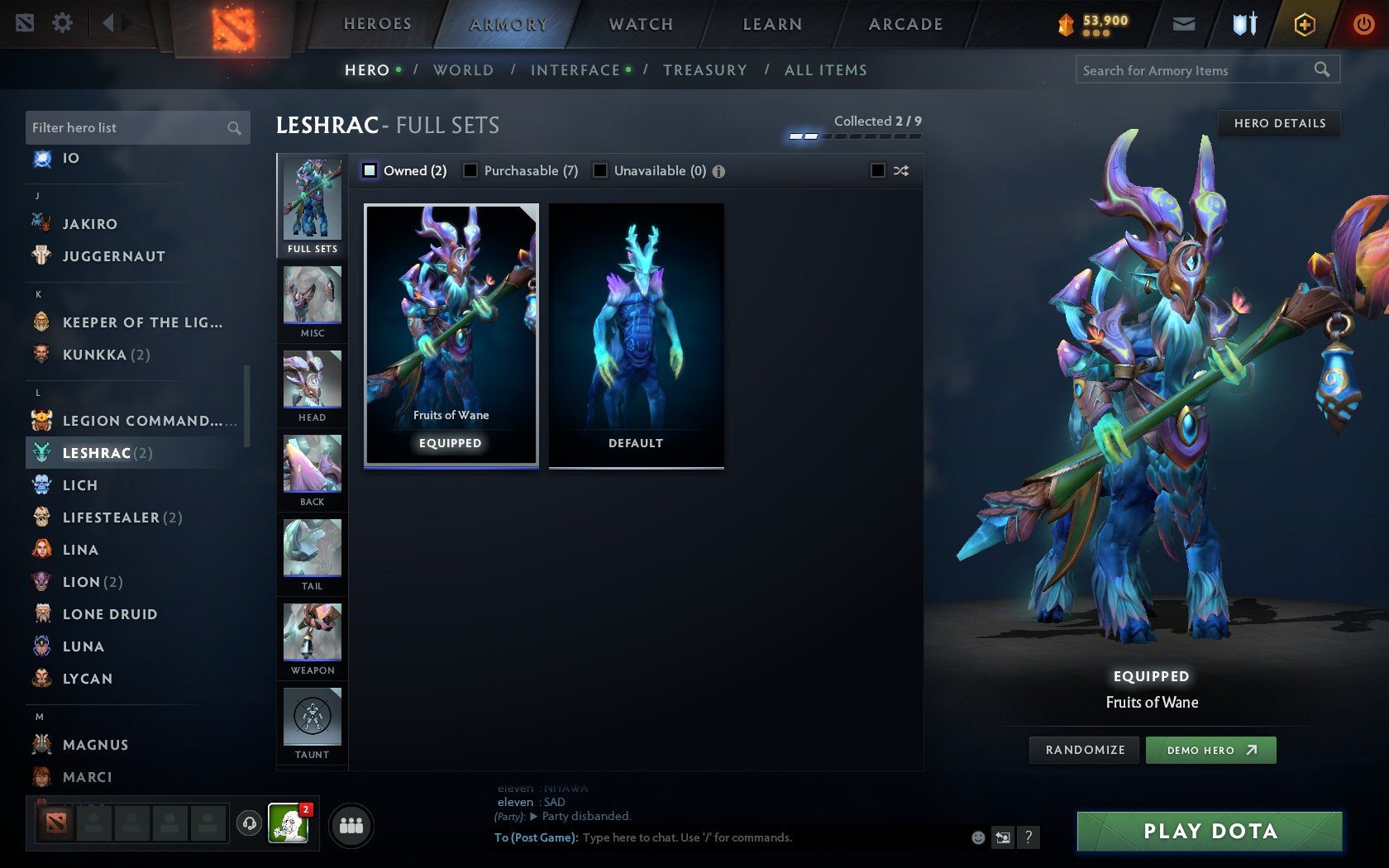This screenshot has width=1389, height=868.
Task: Open the TREASURY section
Action: coord(705,70)
